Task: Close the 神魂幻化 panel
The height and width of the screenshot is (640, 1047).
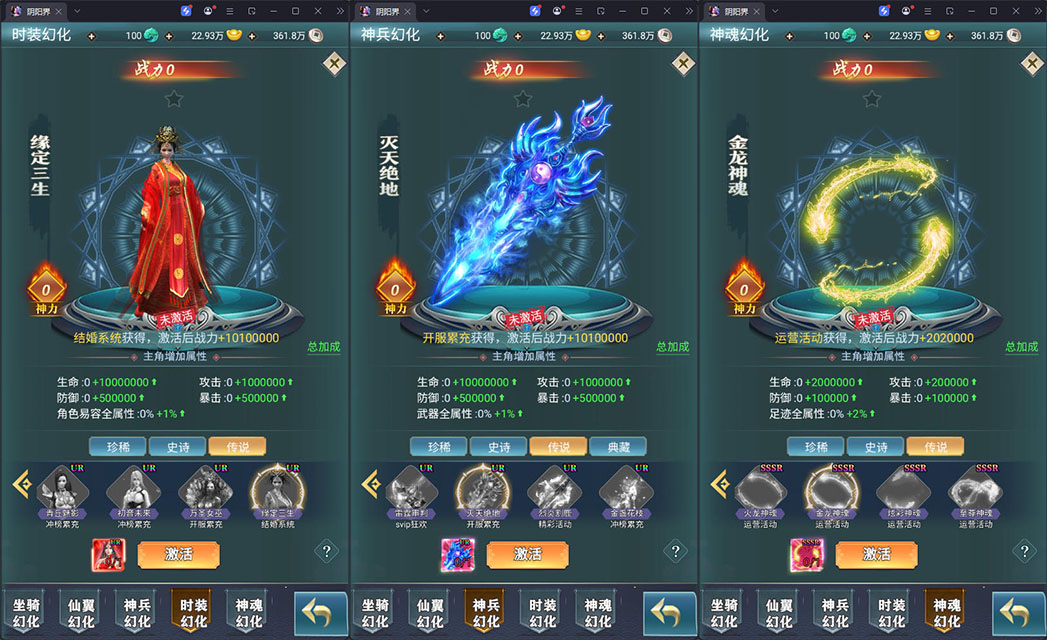Action: point(1032,64)
